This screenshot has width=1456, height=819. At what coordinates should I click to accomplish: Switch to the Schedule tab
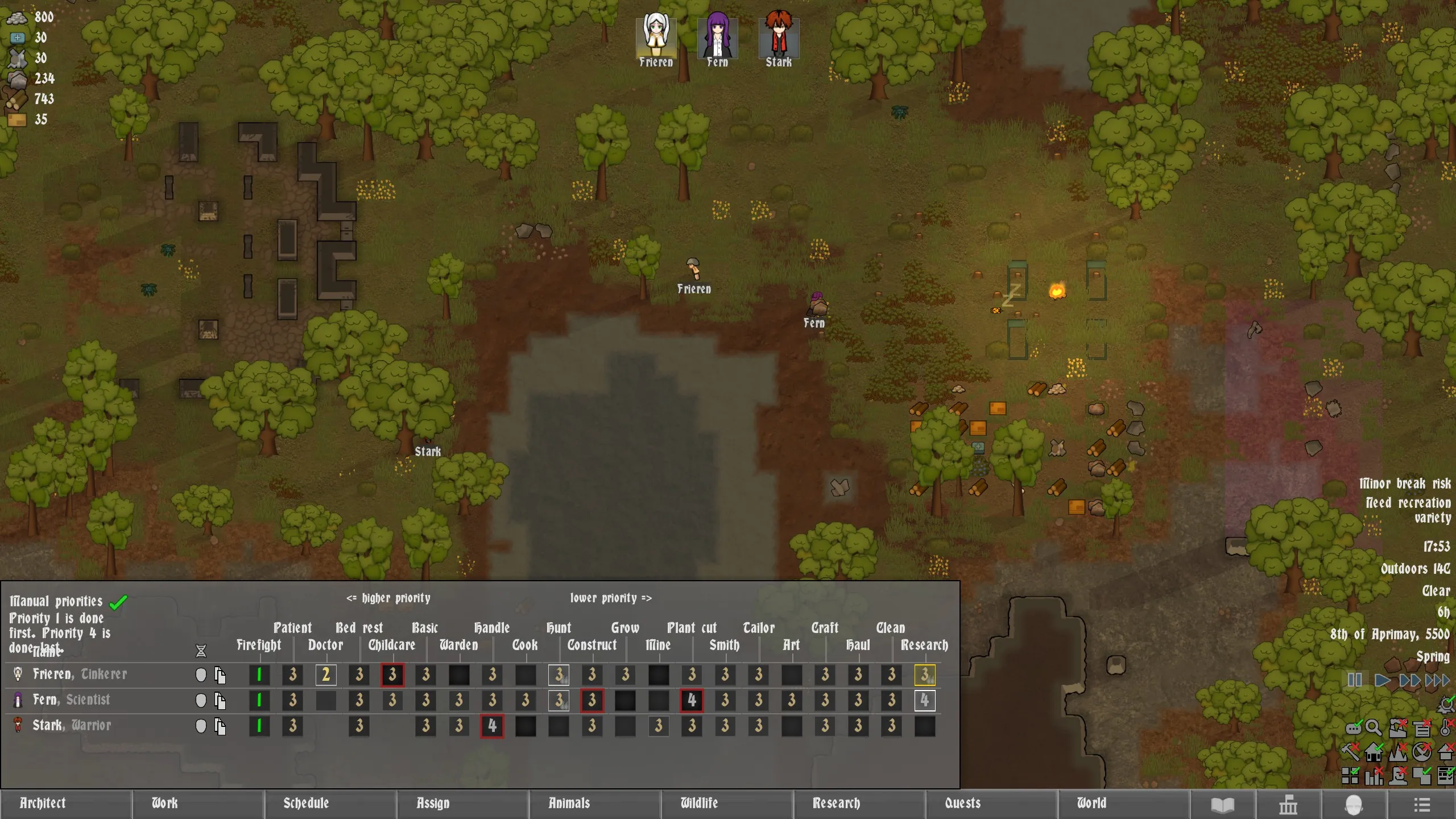point(330,803)
